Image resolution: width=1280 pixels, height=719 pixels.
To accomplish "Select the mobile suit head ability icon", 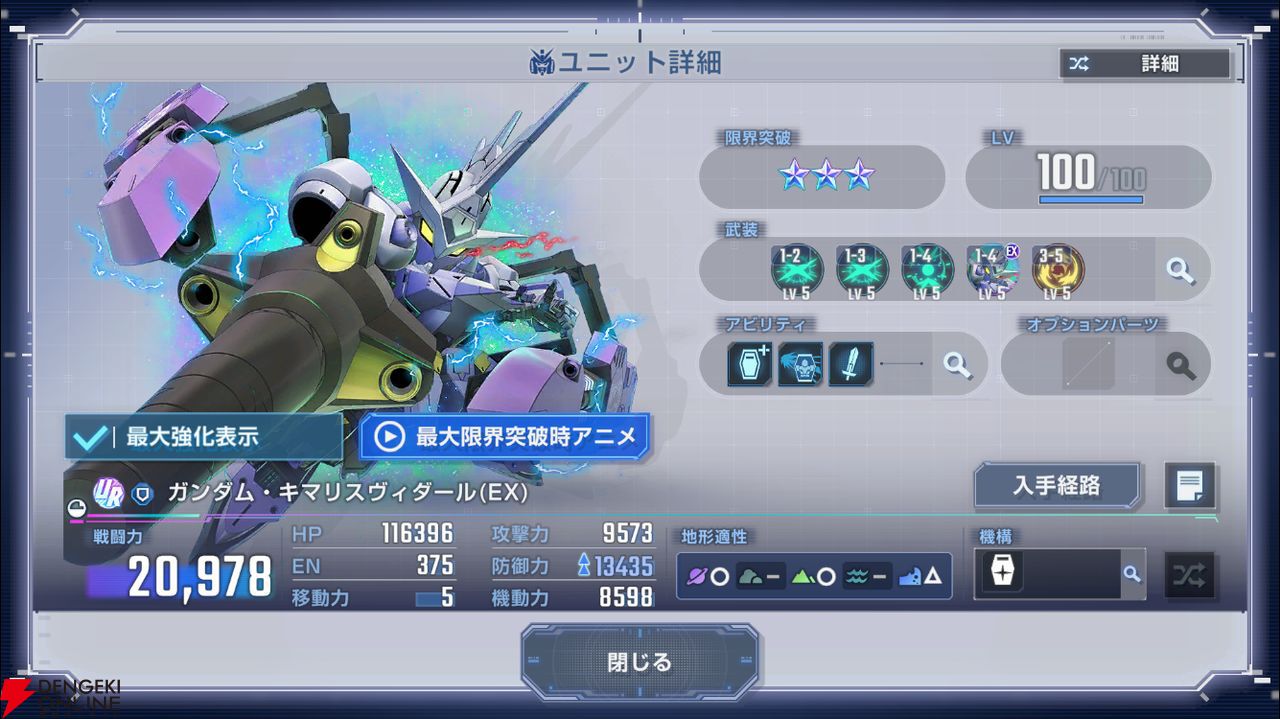I will (800, 364).
